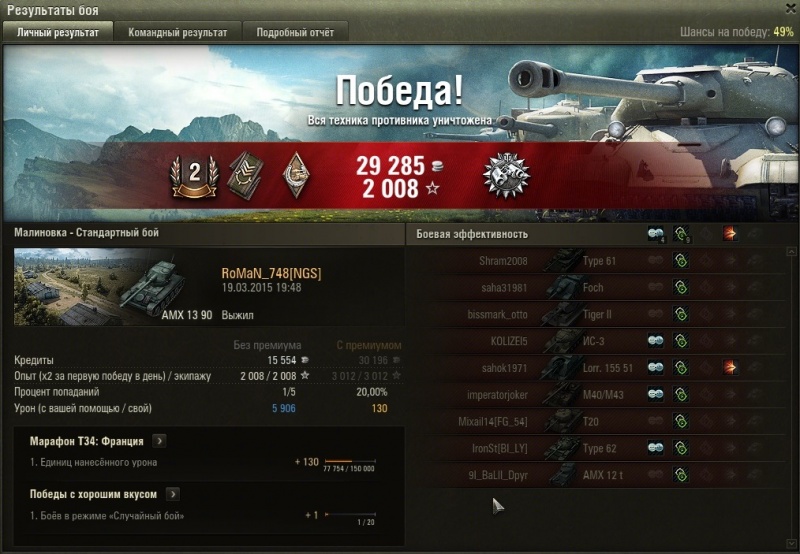The width and height of the screenshot is (800, 554).
Task: Choose the bissmark_otto Tiger II row
Action: point(600,315)
